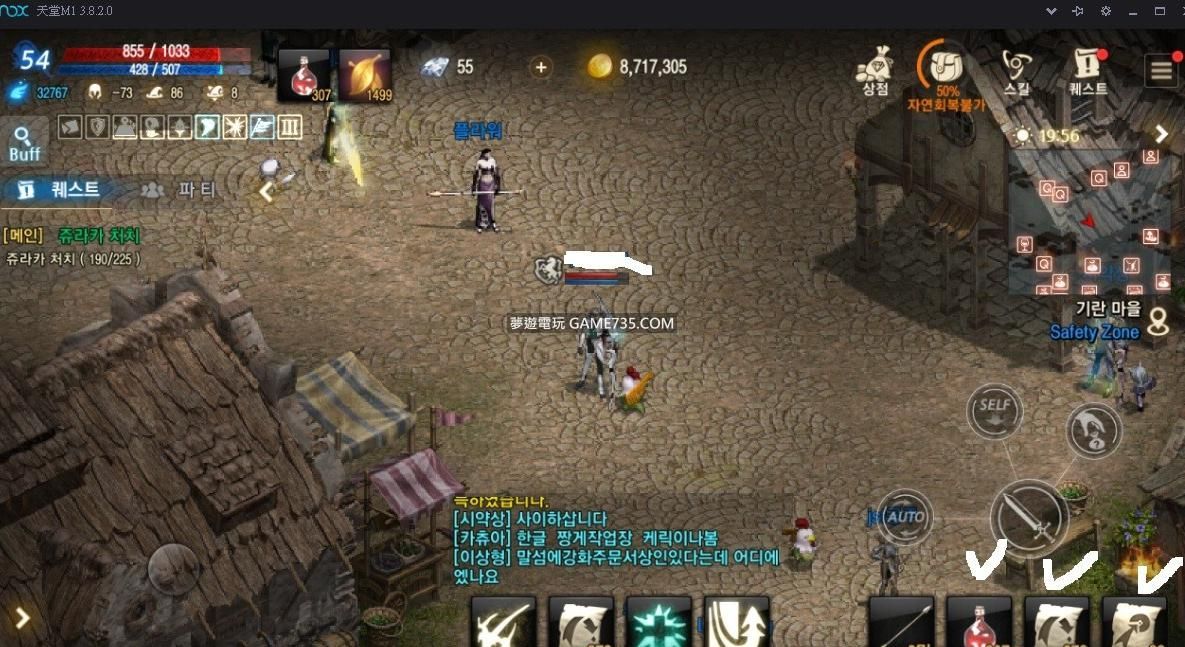
Task: Open the 스킬 skills window
Action: coord(1016,70)
